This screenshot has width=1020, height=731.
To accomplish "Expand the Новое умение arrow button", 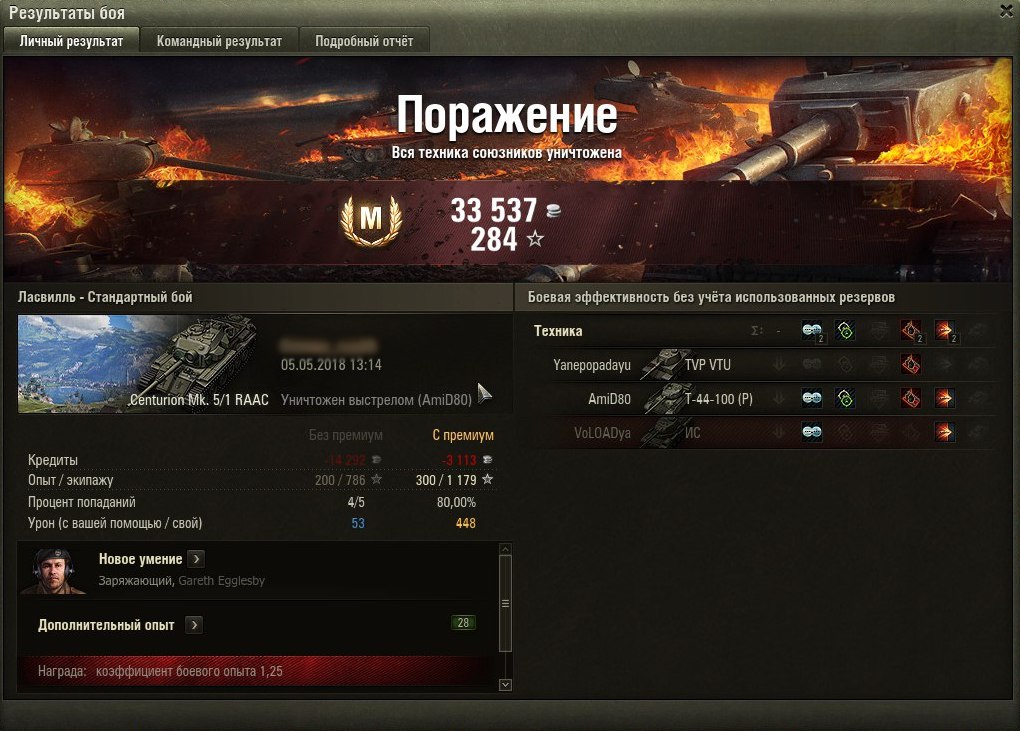I will click(x=197, y=559).
